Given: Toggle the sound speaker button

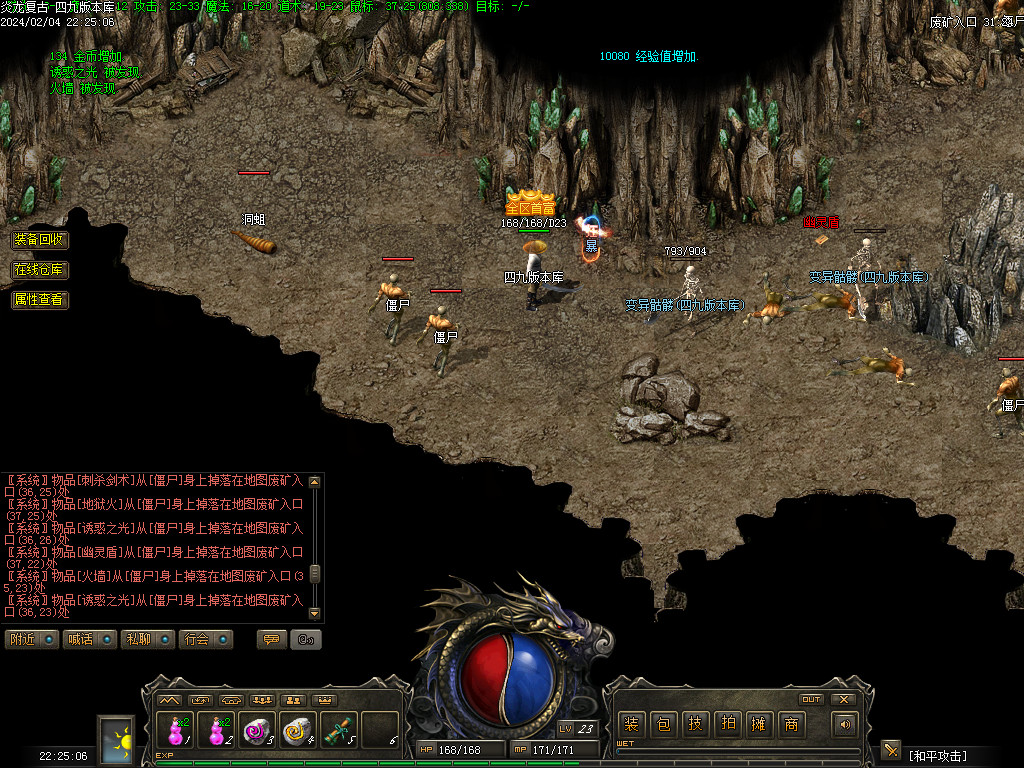Looking at the screenshot, I should (846, 724).
